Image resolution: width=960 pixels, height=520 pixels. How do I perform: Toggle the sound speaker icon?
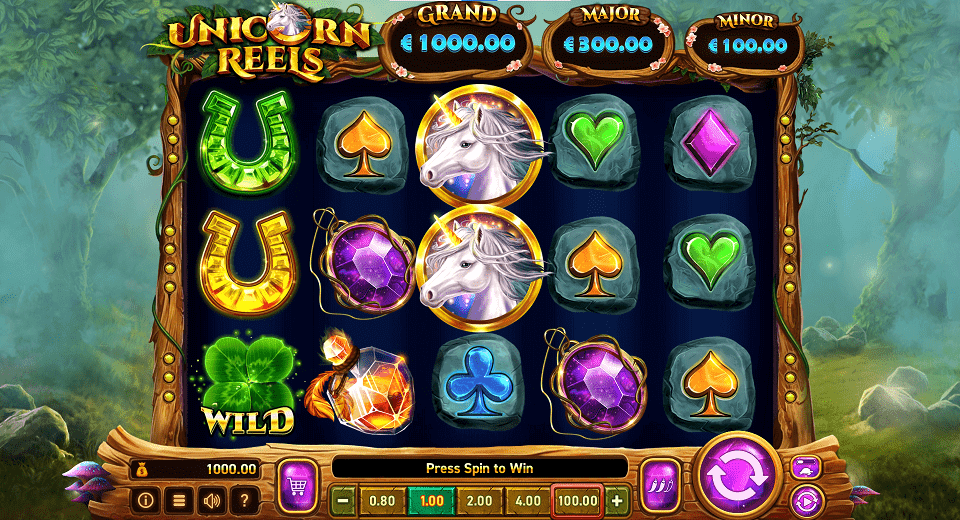[211, 497]
